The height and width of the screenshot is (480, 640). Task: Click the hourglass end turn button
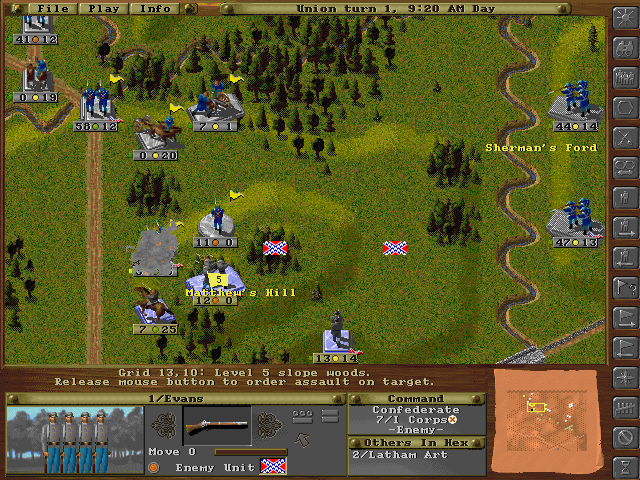(626, 466)
